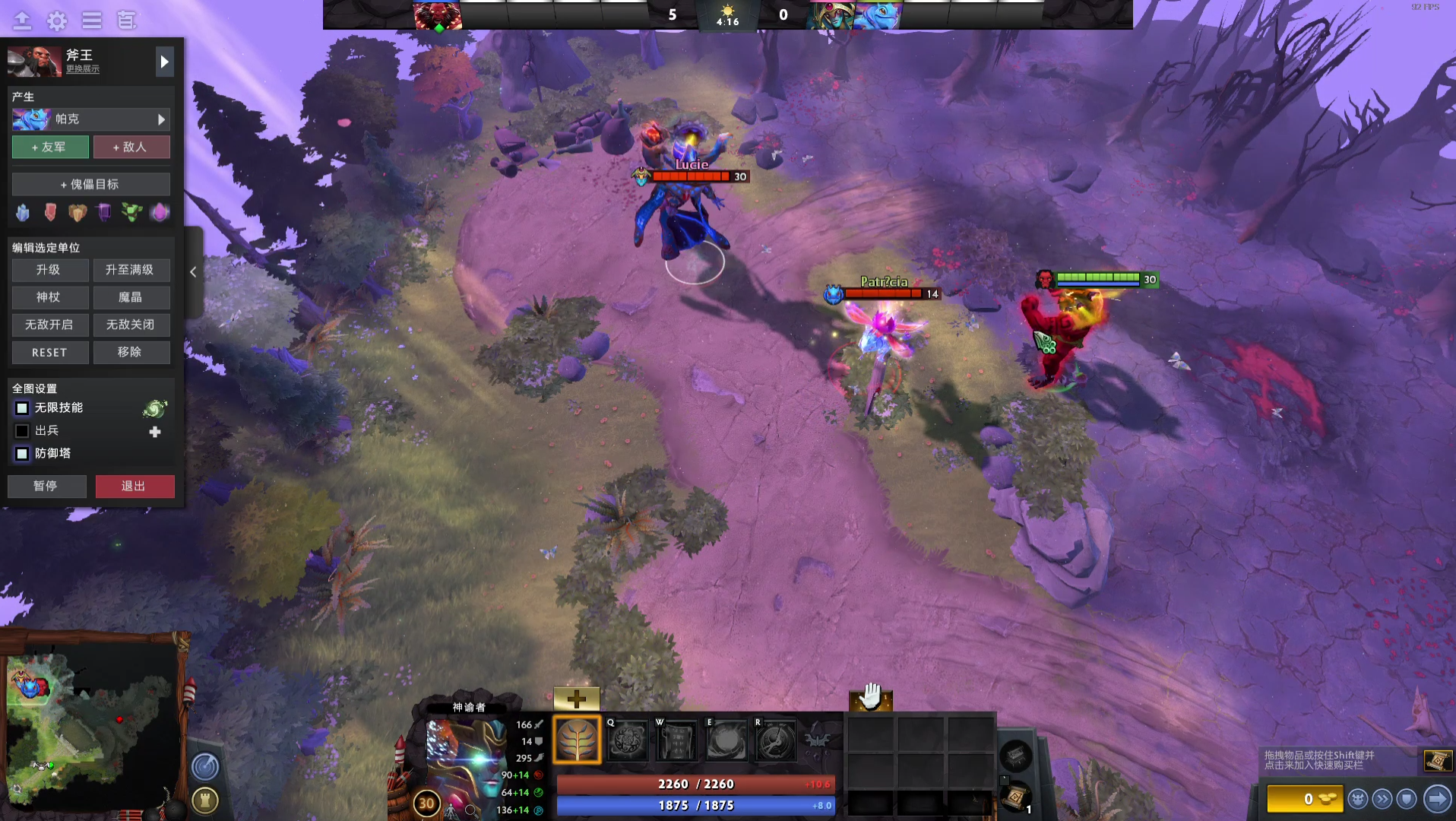Toggle the 无限技能 checkbox
The image size is (1456, 821).
(x=21, y=408)
